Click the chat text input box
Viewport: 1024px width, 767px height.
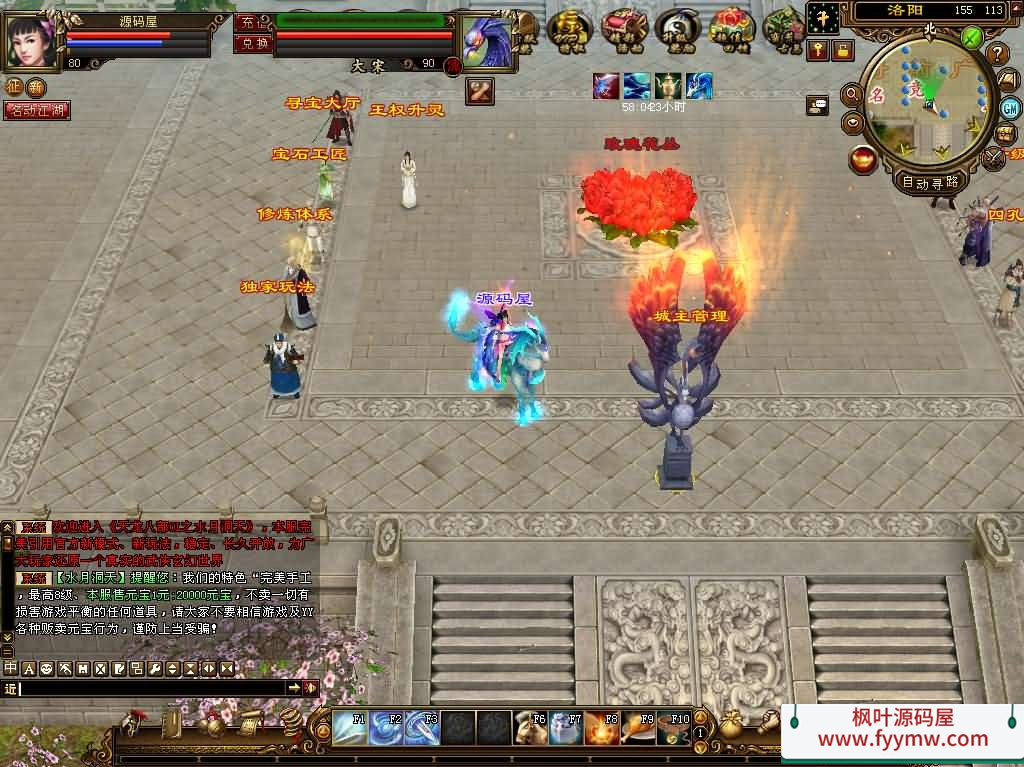tap(150, 688)
